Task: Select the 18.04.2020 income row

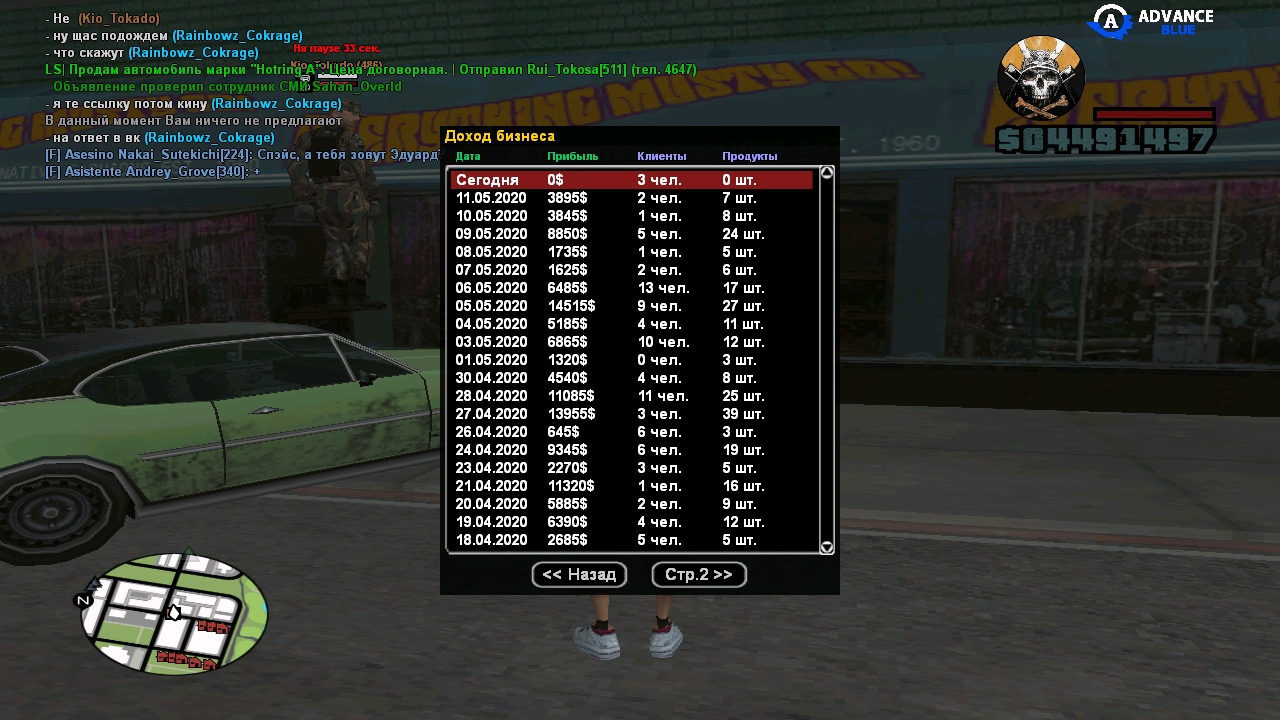Action: (x=631, y=540)
